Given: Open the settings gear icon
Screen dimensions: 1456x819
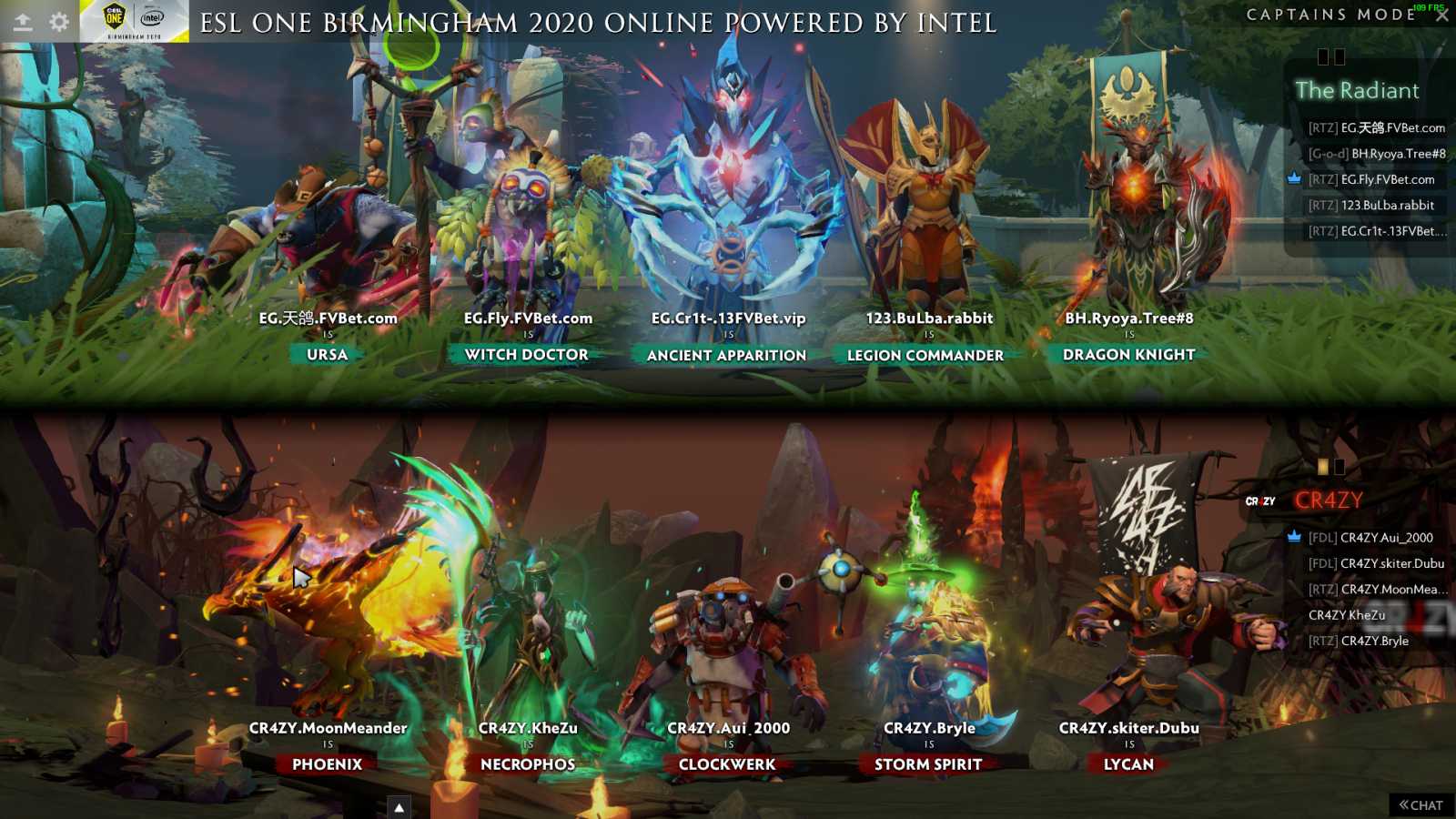Looking at the screenshot, I should click(59, 22).
